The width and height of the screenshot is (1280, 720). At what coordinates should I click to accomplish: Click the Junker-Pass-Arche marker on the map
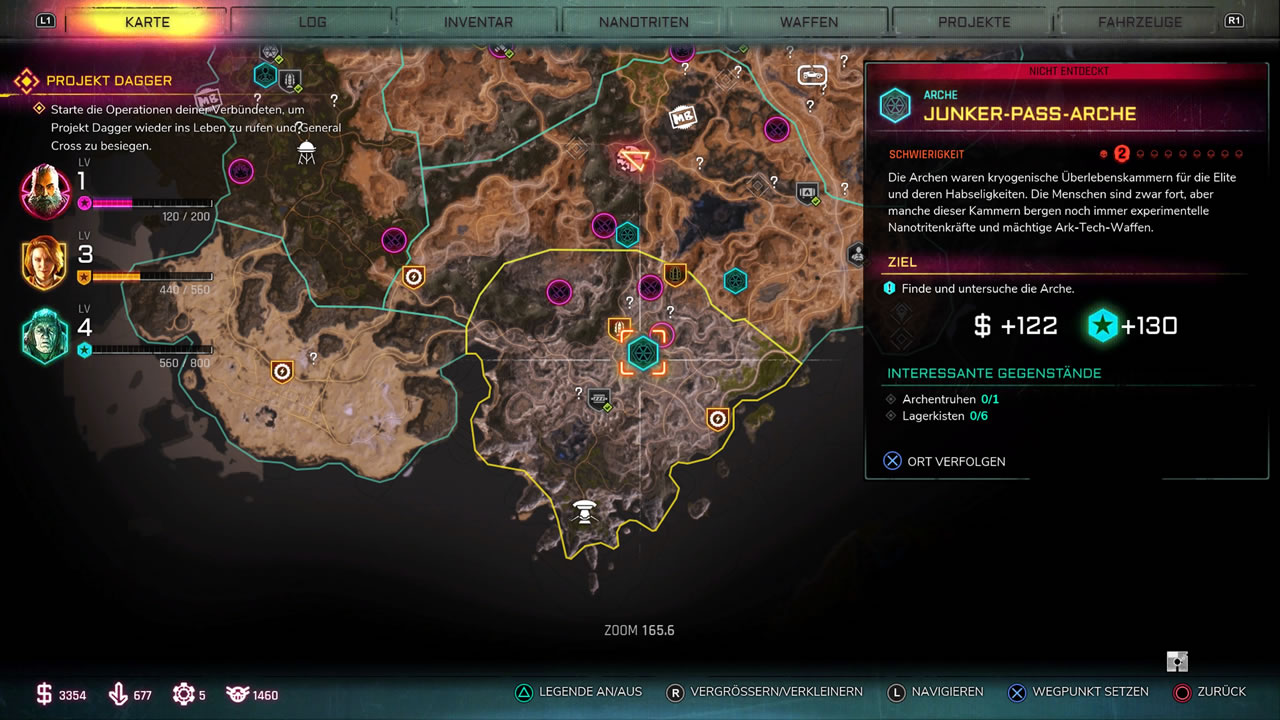[x=642, y=353]
